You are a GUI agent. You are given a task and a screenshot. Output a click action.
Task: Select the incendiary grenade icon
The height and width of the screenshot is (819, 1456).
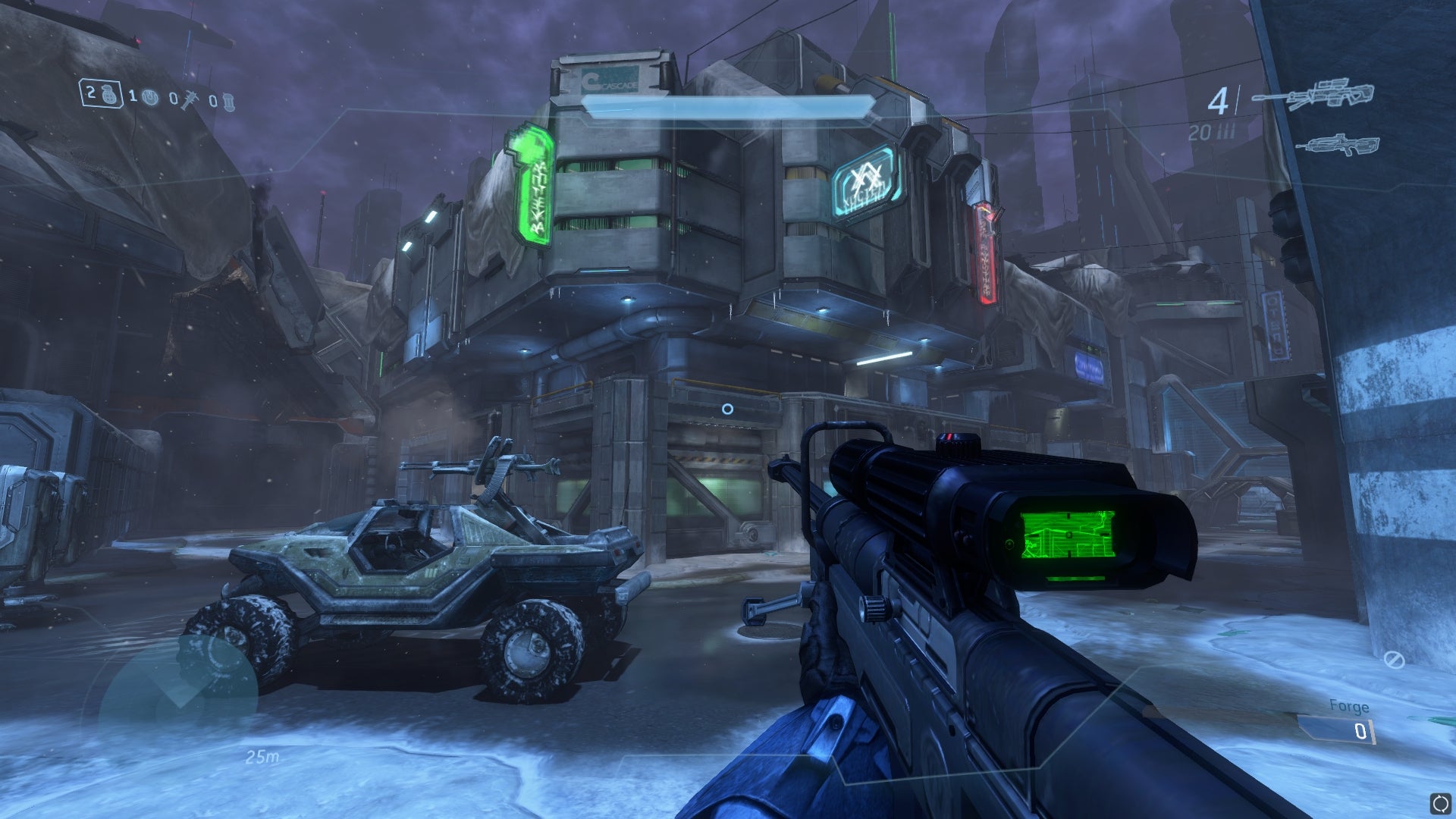228,102
